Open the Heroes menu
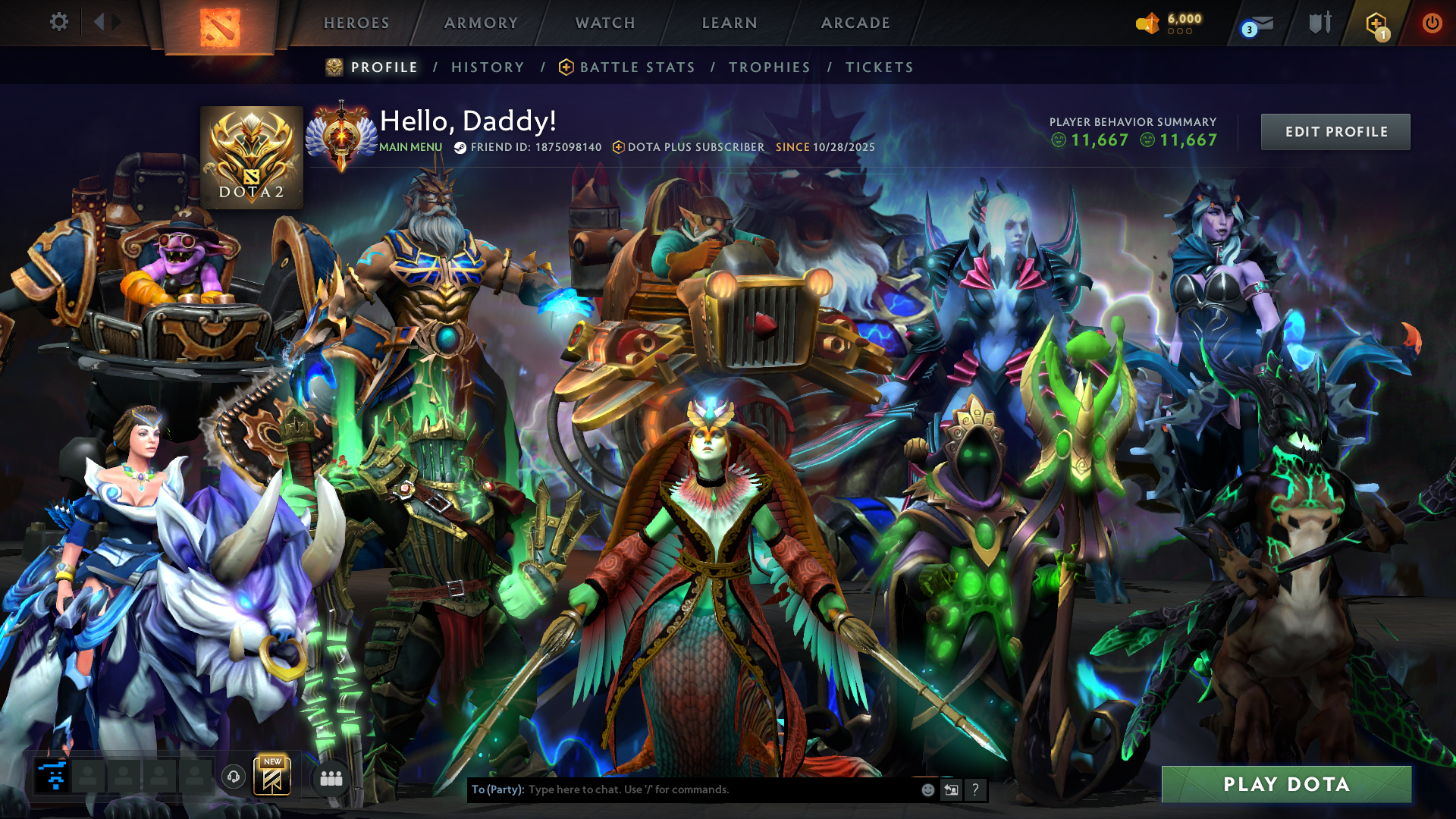1456x819 pixels. [356, 23]
